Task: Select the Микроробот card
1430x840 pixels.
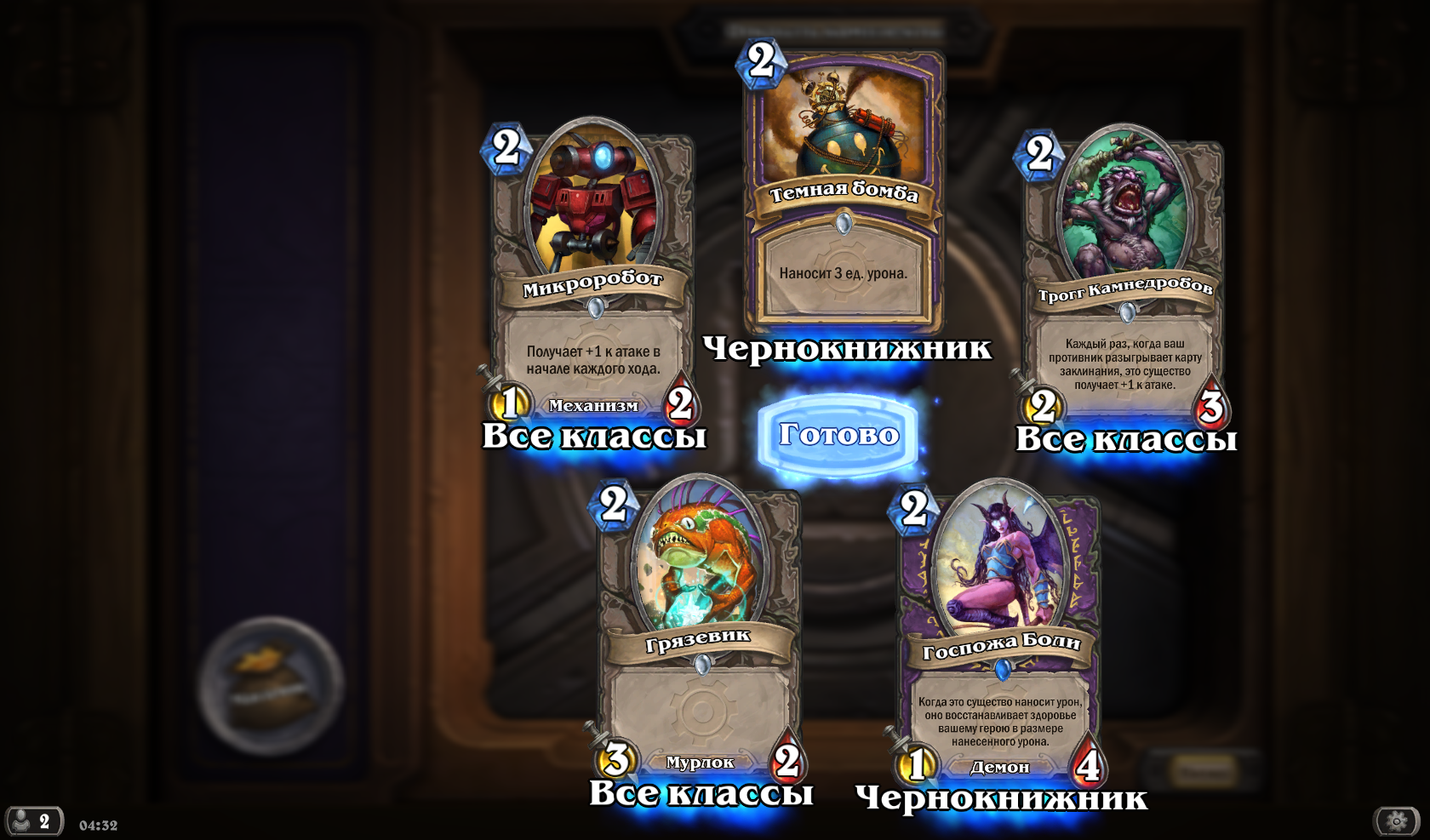Action: [592, 272]
